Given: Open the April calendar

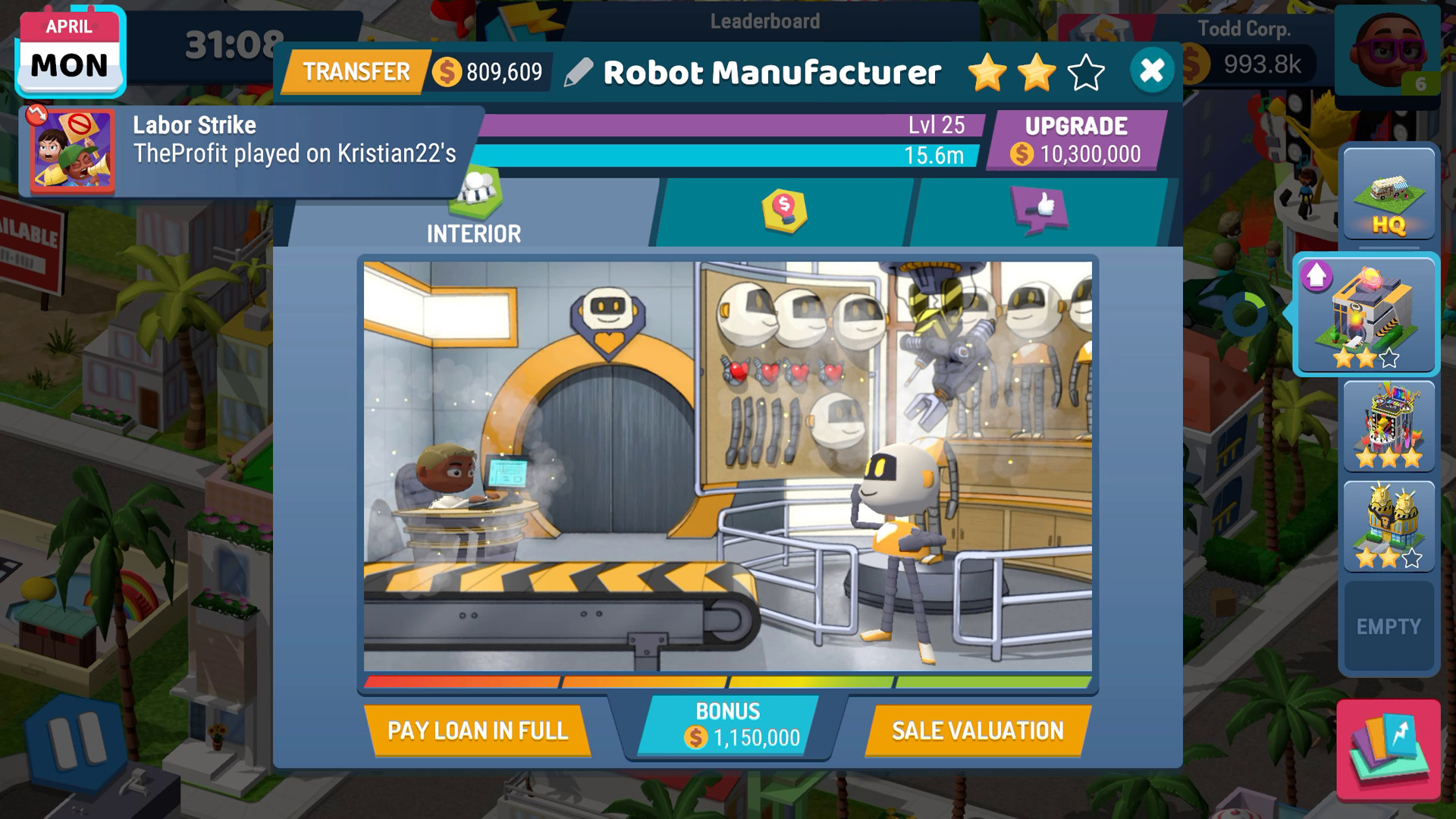Looking at the screenshot, I should click(x=69, y=51).
